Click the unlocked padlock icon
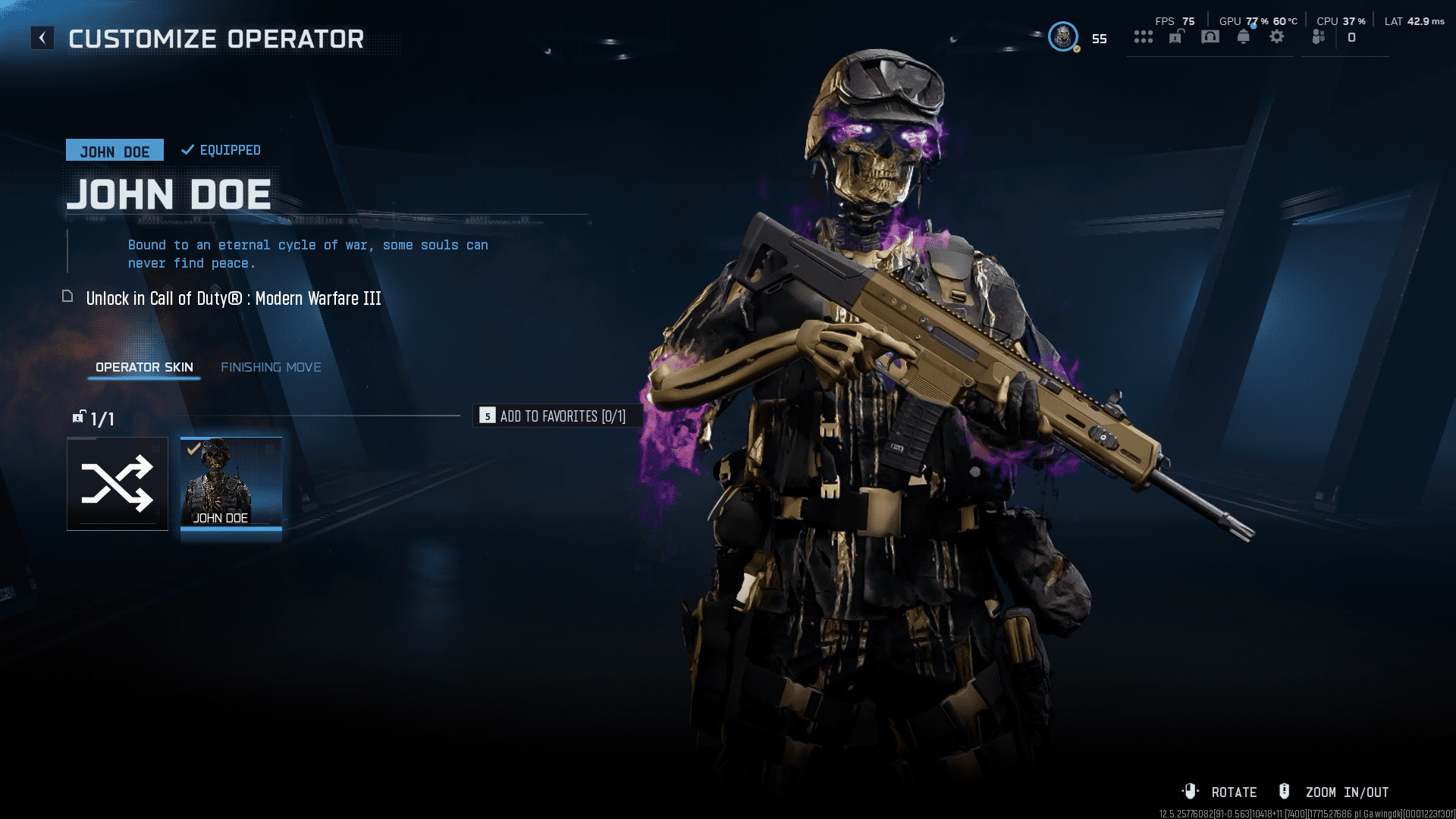Image resolution: width=1456 pixels, height=819 pixels. coord(1176,37)
